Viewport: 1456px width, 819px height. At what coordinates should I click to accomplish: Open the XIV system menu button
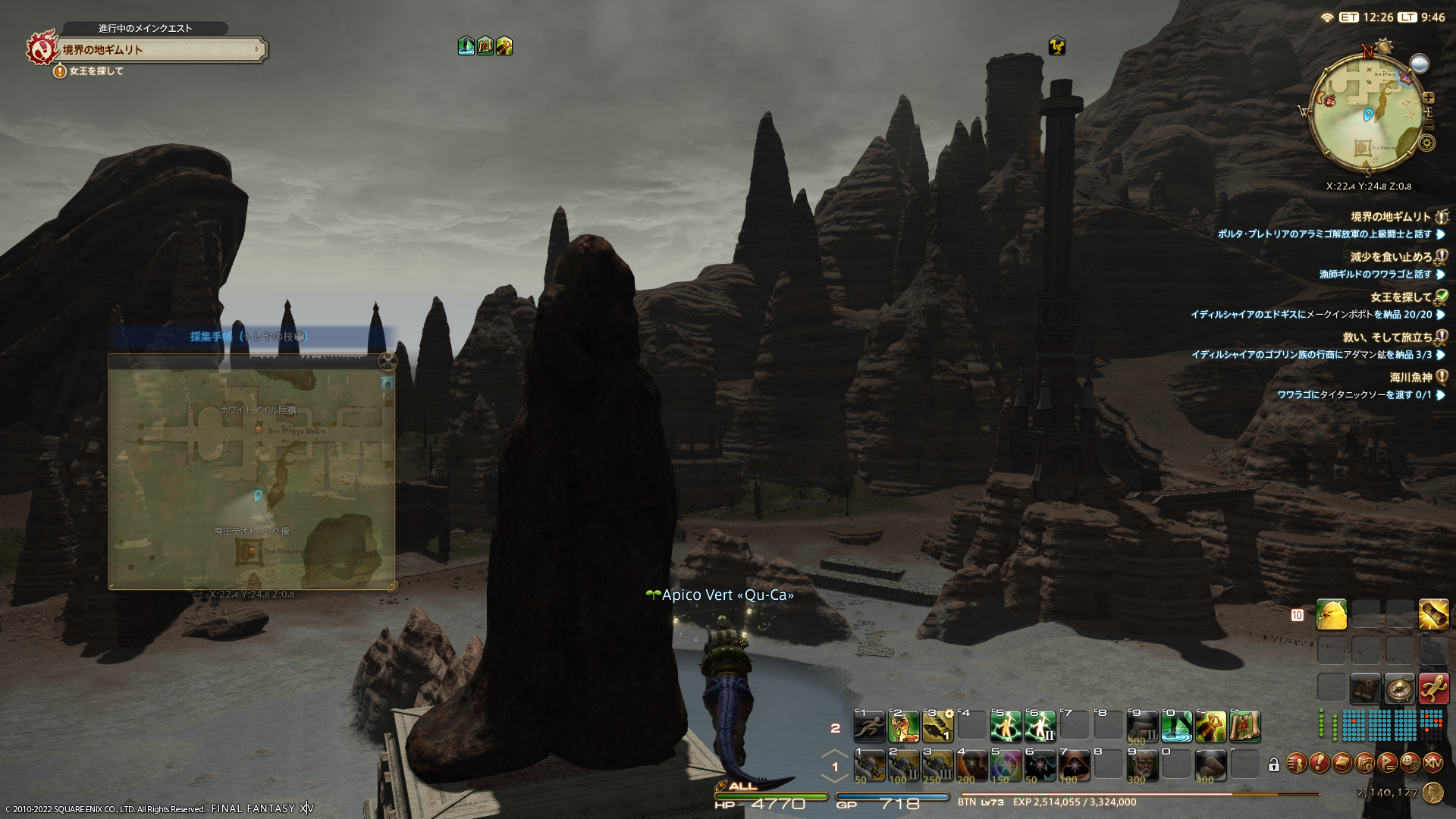tap(1432, 763)
